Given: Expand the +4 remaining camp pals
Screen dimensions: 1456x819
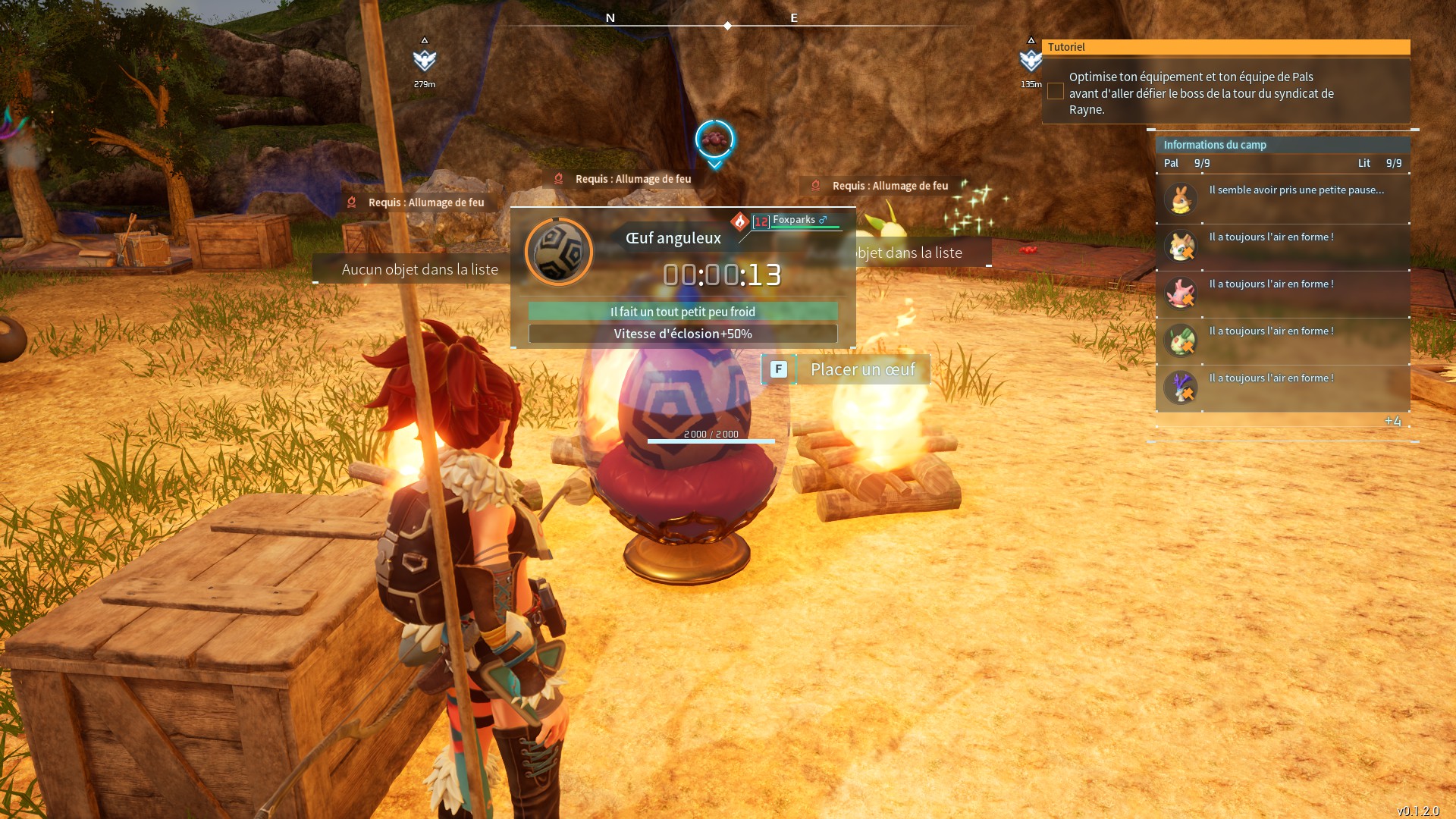Looking at the screenshot, I should point(1392,422).
